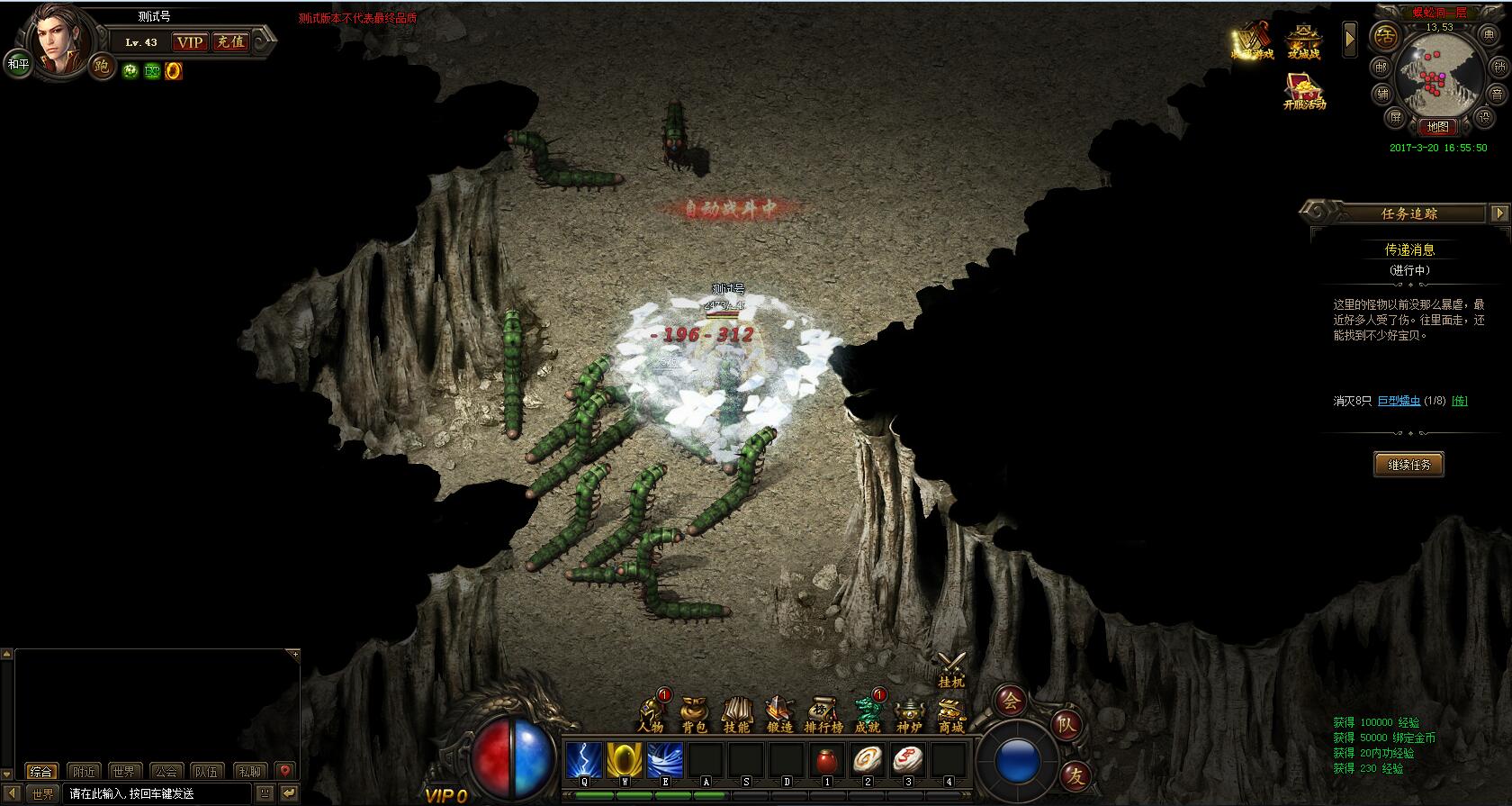The height and width of the screenshot is (806, 1512).
Task: Switch chat to the 附近 tab
Action: [x=84, y=772]
